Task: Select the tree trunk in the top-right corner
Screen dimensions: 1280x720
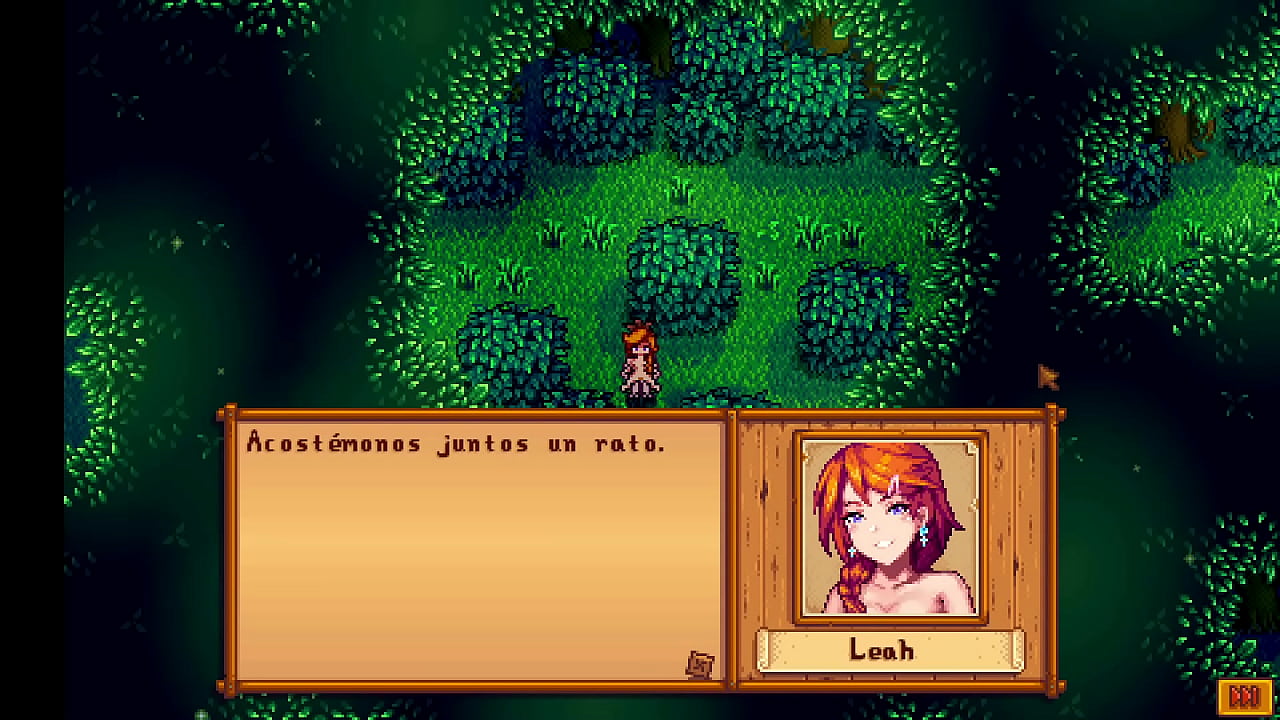Action: point(1180,130)
